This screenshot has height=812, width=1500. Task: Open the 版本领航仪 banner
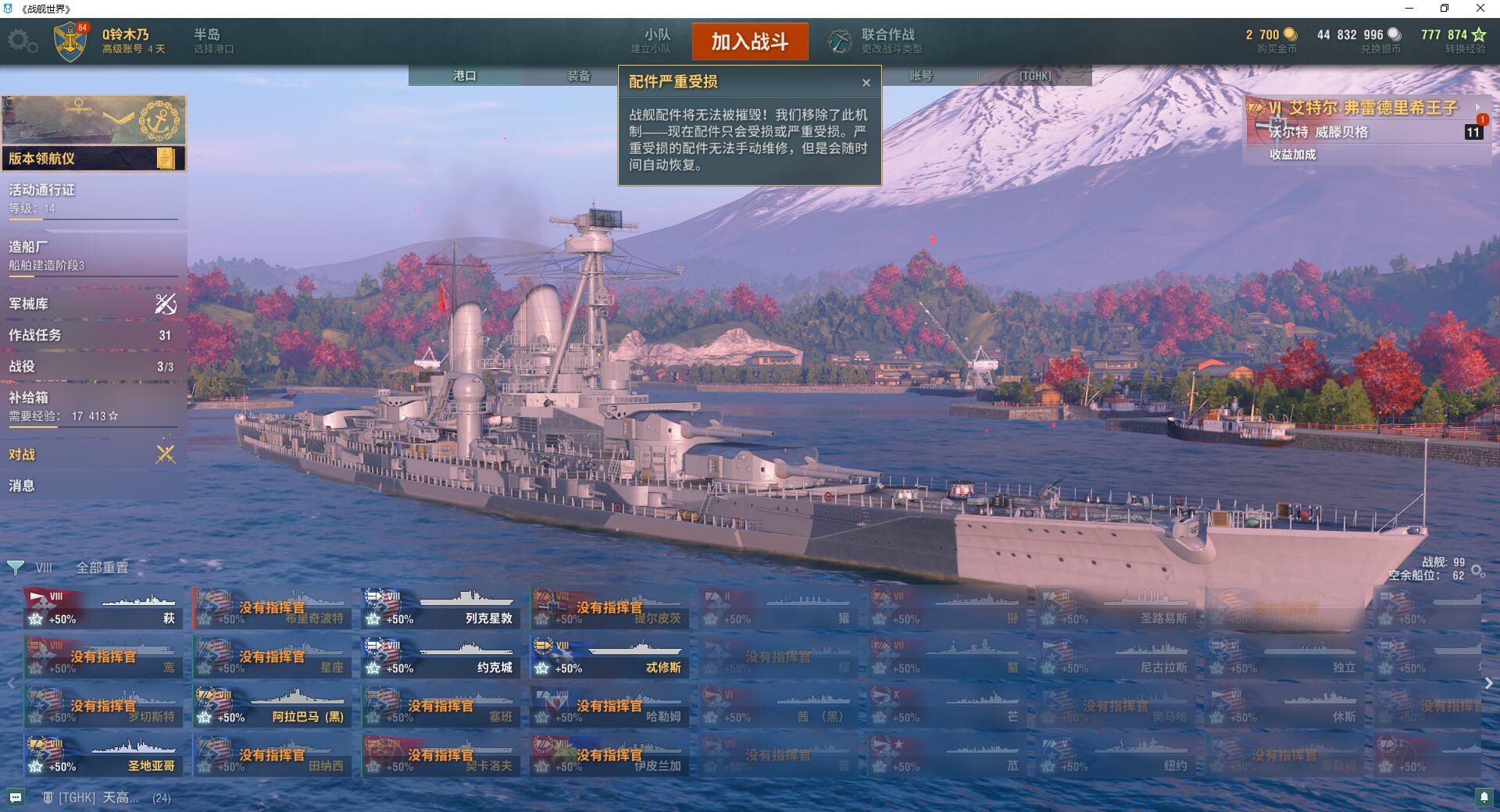92,158
